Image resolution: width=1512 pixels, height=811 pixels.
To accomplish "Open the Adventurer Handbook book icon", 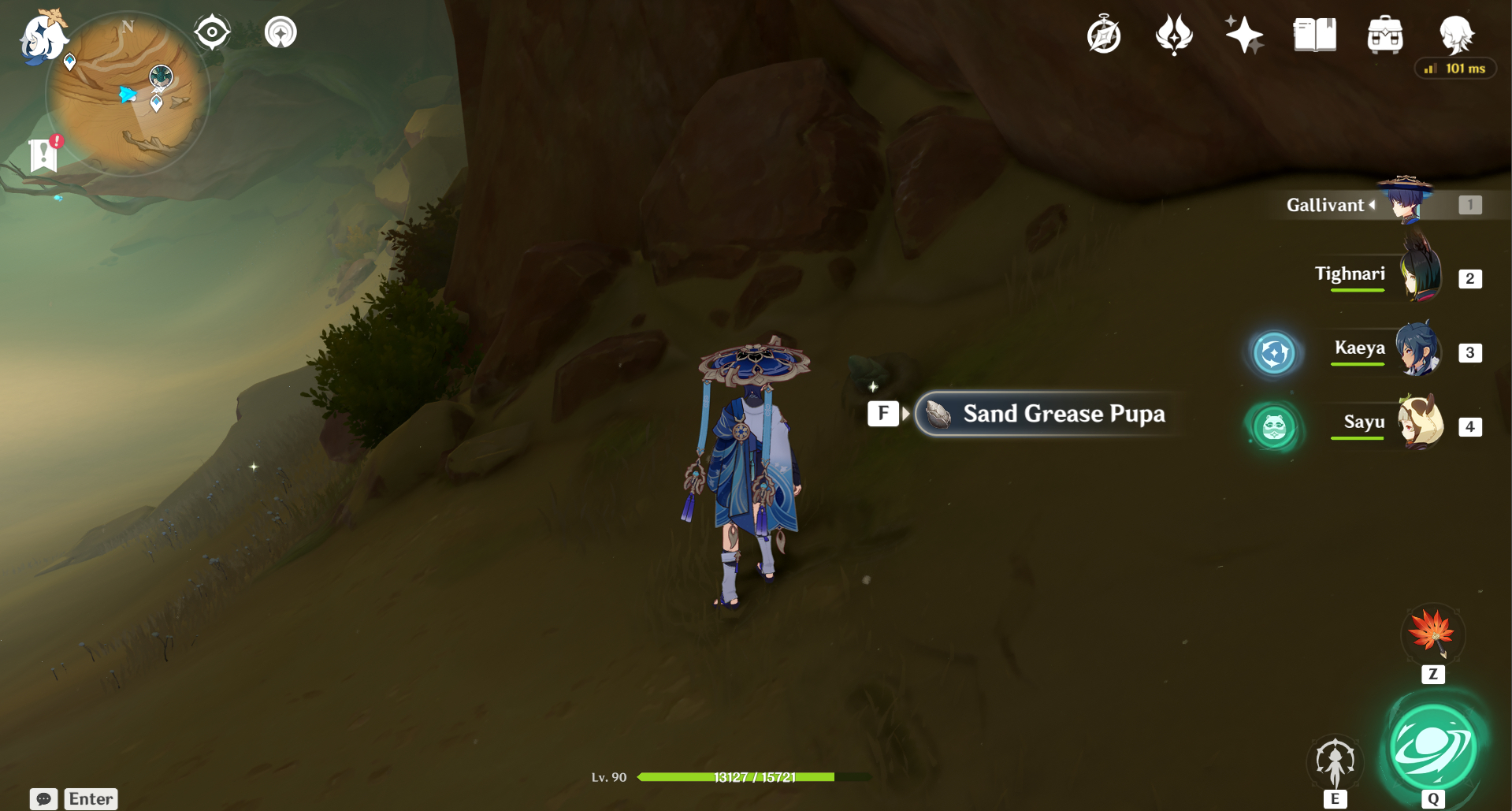I will click(1314, 34).
